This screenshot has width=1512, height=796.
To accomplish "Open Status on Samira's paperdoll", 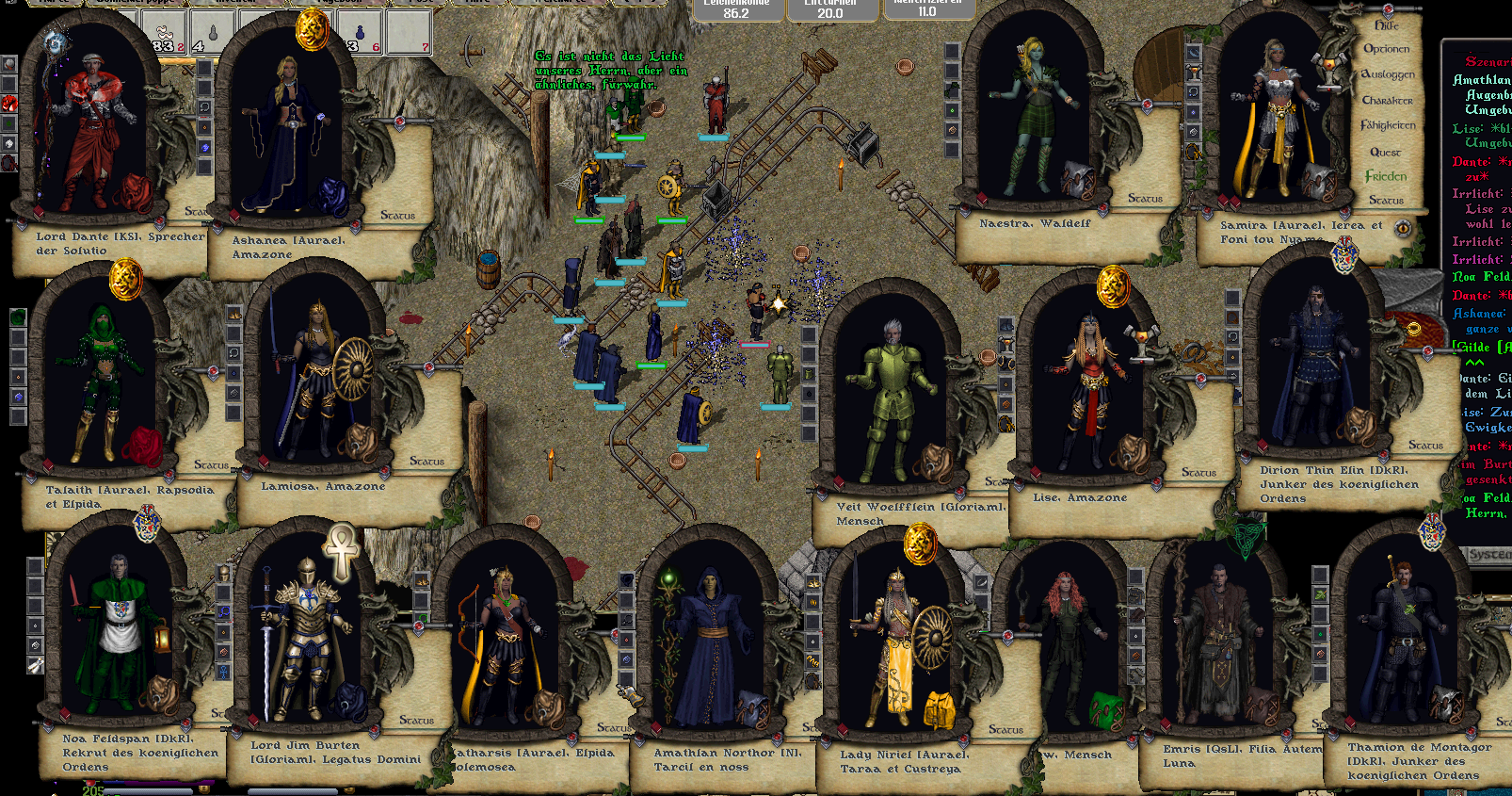I will [x=1386, y=200].
